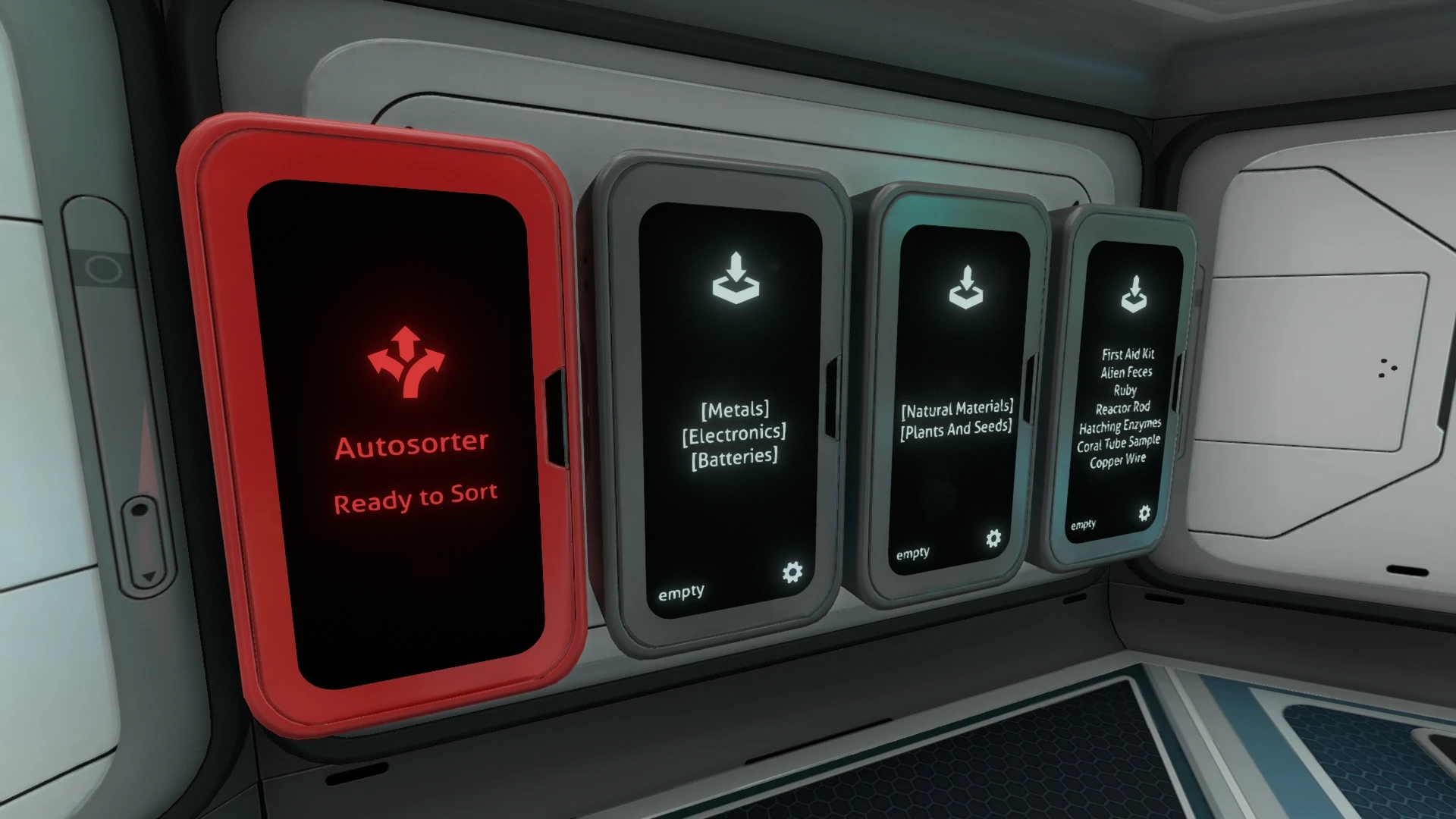The image size is (1456, 819).
Task: Toggle the [Metals] filter category
Action: (736, 410)
